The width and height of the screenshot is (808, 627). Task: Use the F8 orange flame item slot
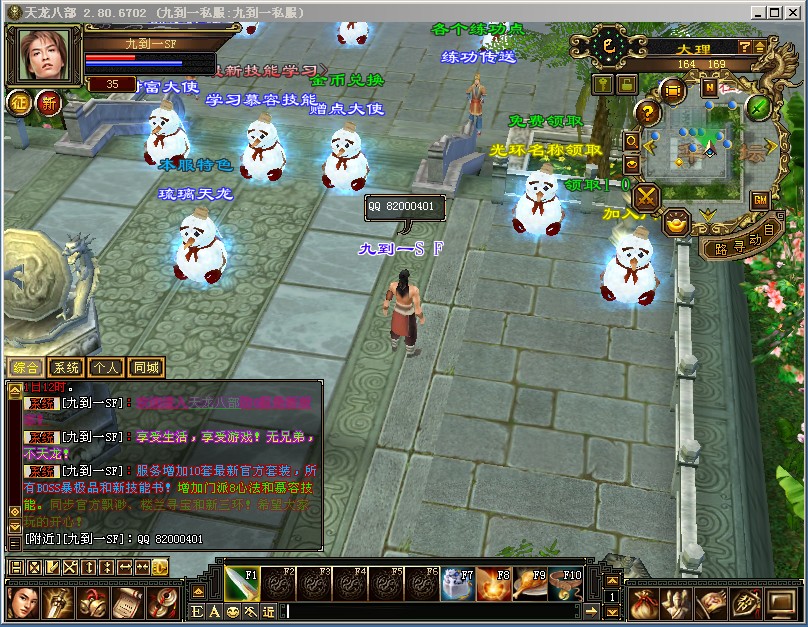495,583
